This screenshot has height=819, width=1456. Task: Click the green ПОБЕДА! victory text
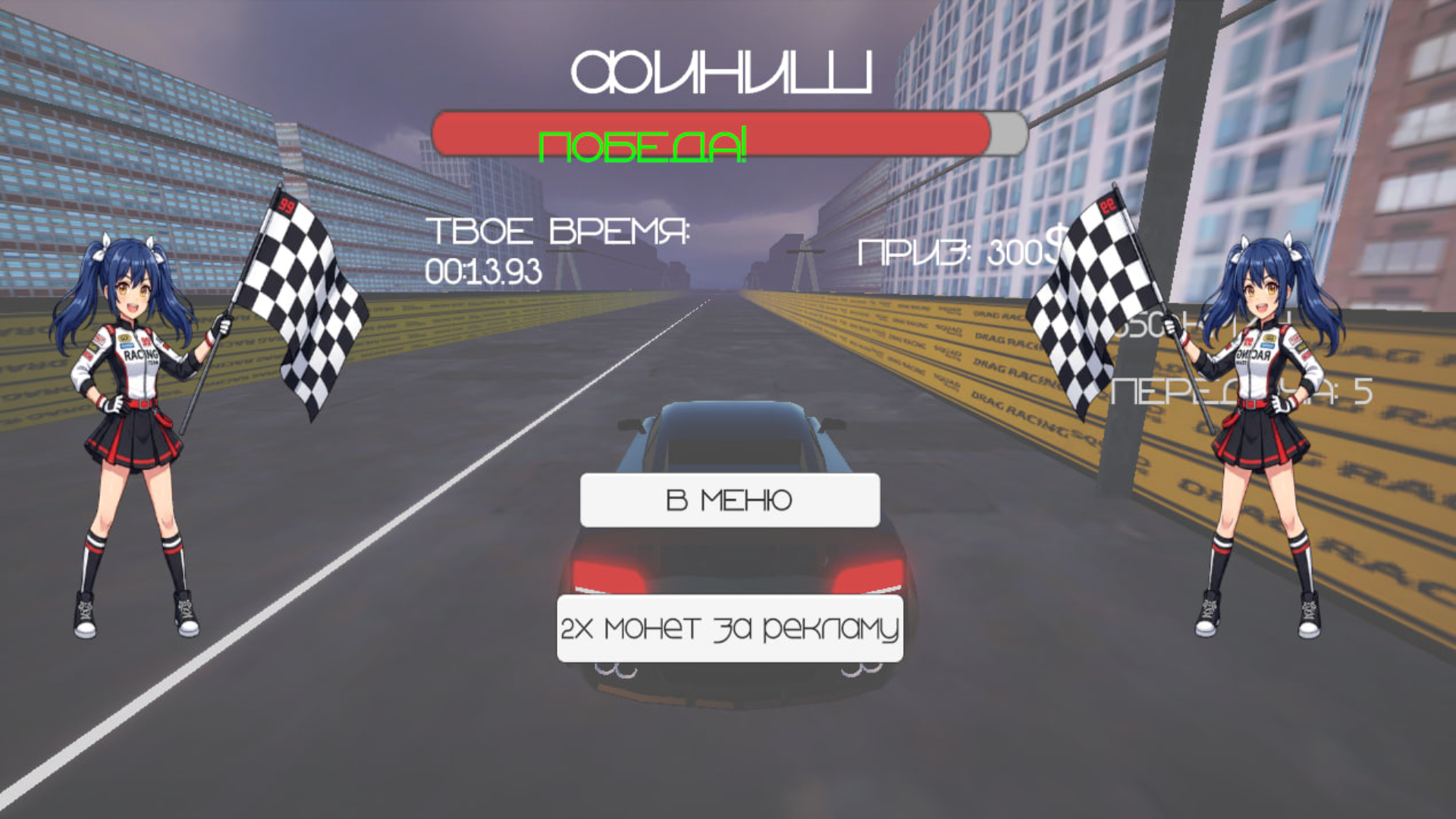pos(643,144)
